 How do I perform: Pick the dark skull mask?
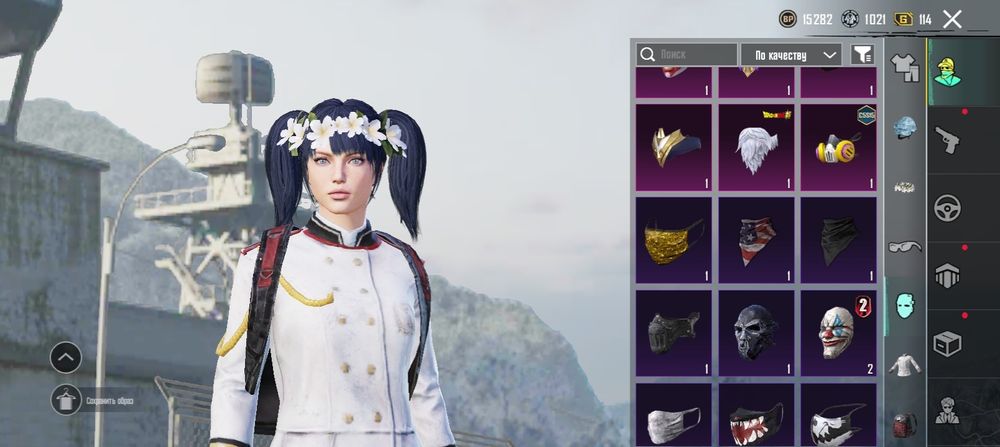756,332
